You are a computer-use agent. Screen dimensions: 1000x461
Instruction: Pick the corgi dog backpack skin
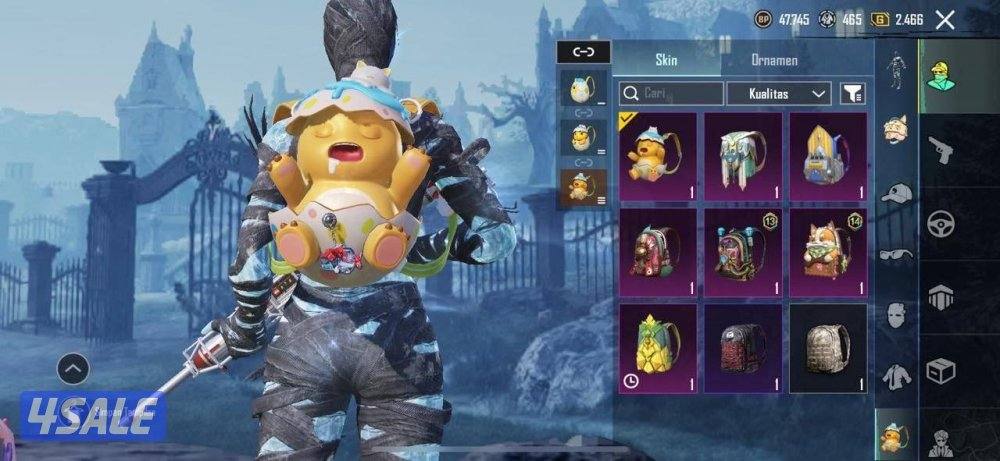tap(828, 249)
